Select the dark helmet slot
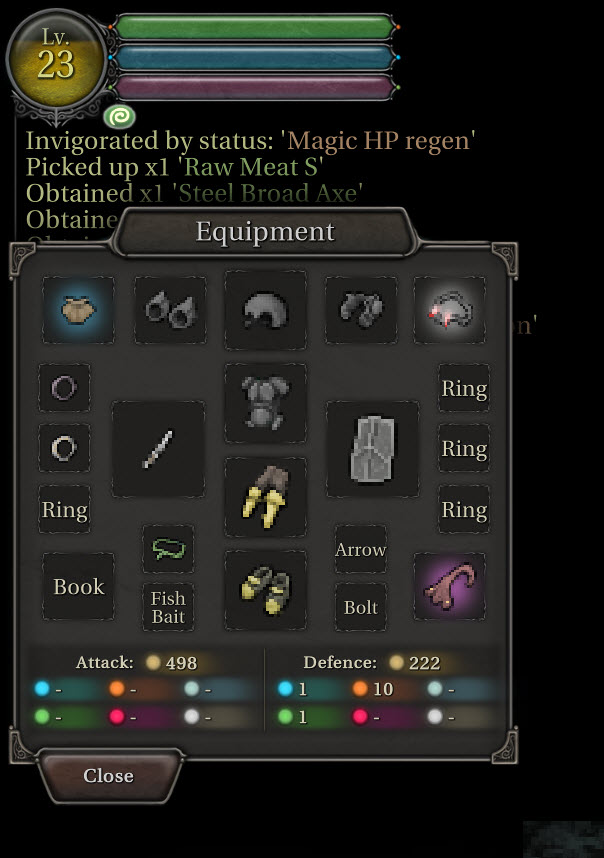Viewport: 604px width, 858px height. coord(265,310)
